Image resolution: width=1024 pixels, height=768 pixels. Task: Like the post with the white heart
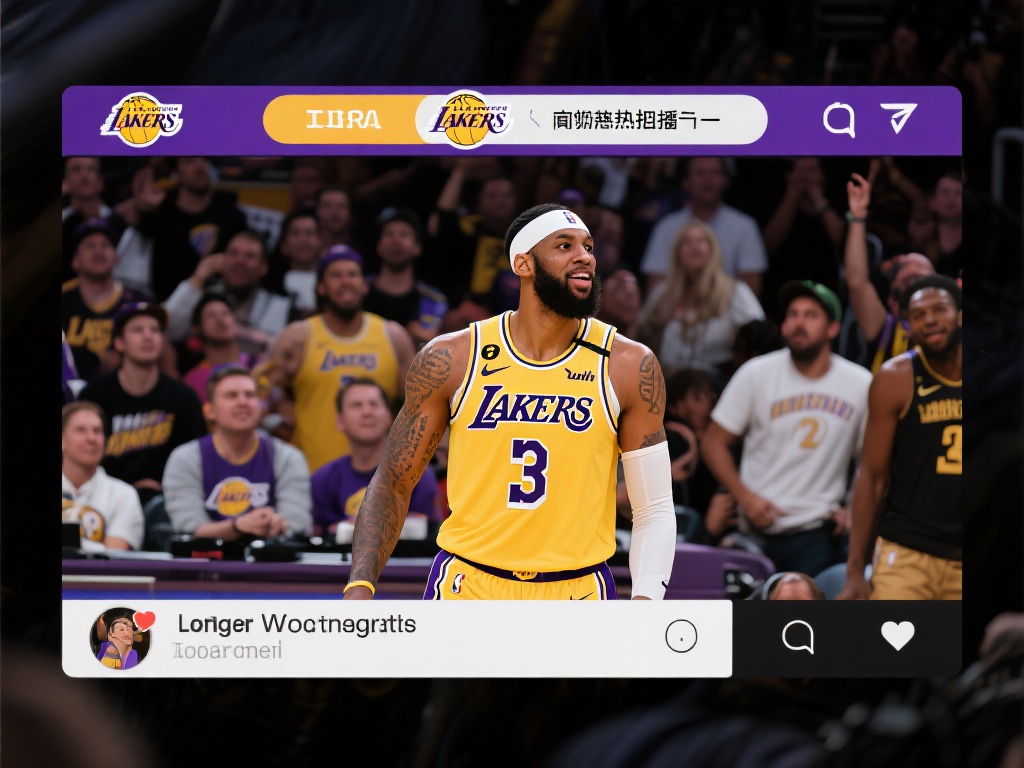click(x=897, y=636)
